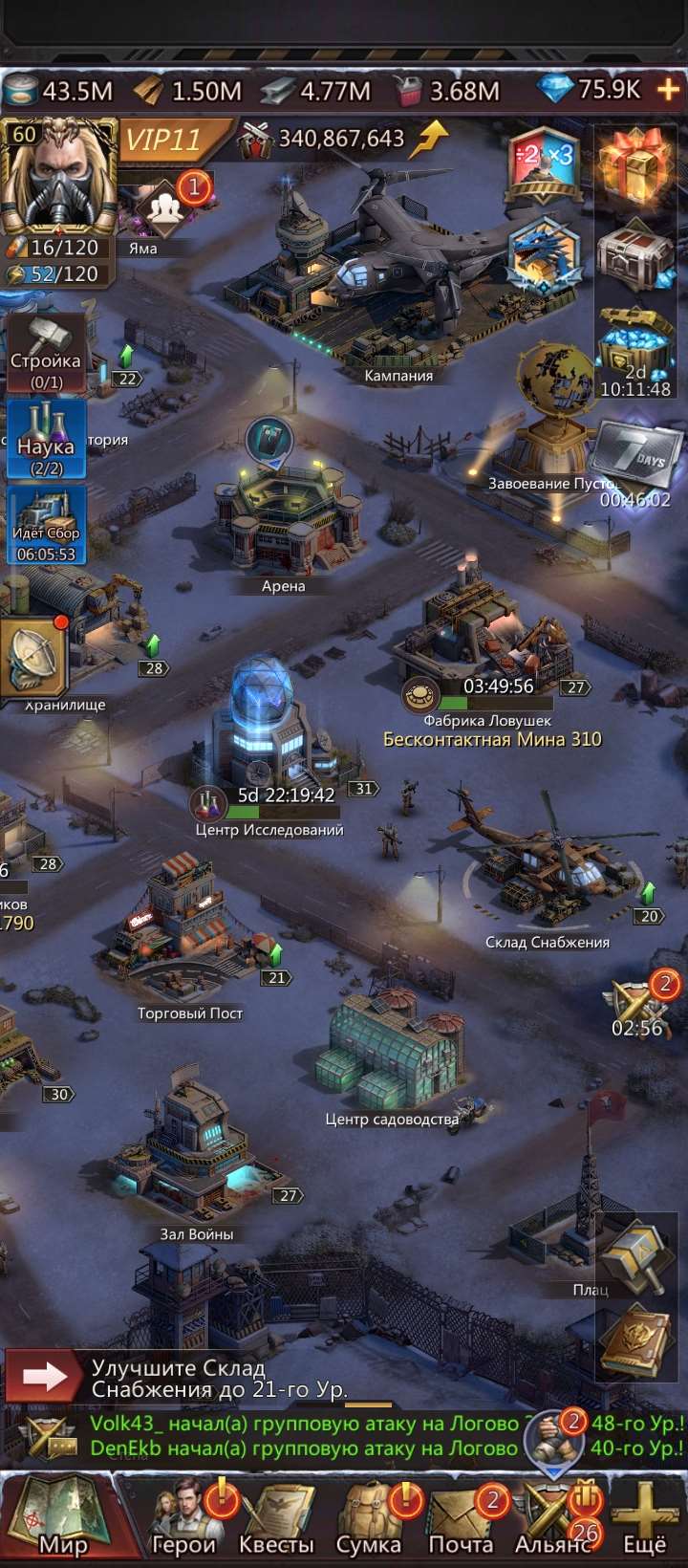This screenshot has height=1568, width=688.
Task: Open the Почта mailbox
Action: pos(461,1520)
